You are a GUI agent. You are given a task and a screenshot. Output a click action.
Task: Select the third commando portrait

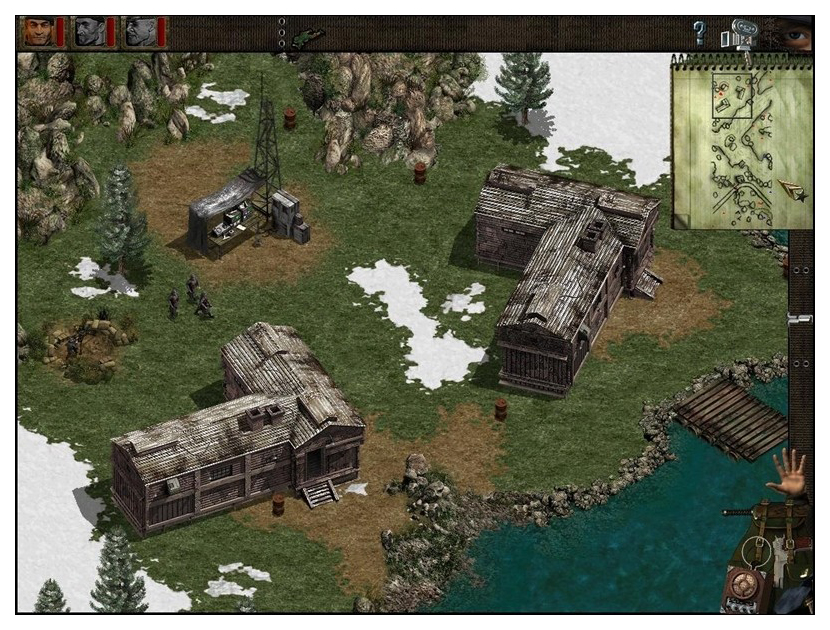[142, 33]
